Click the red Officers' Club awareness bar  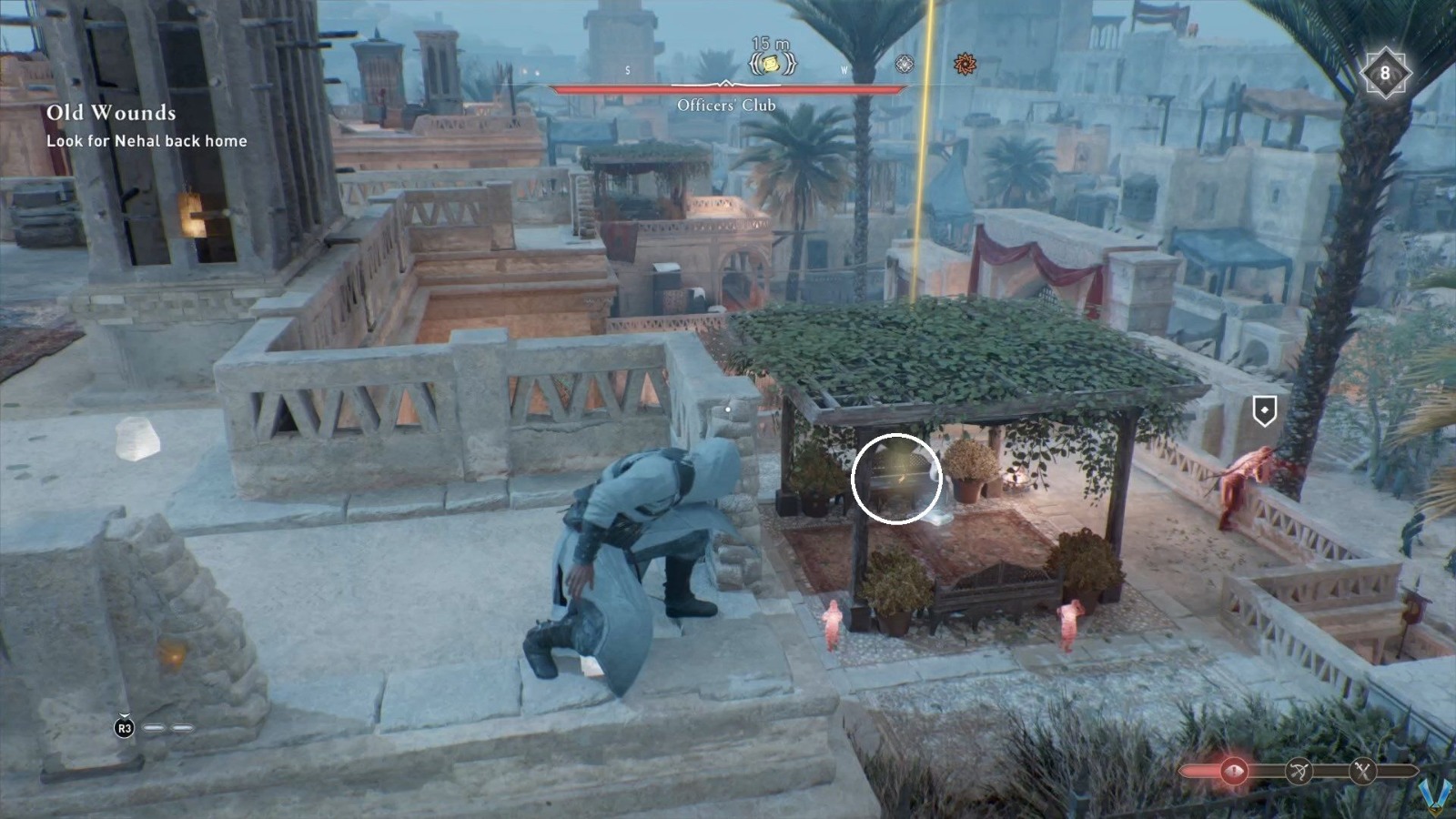point(726,91)
